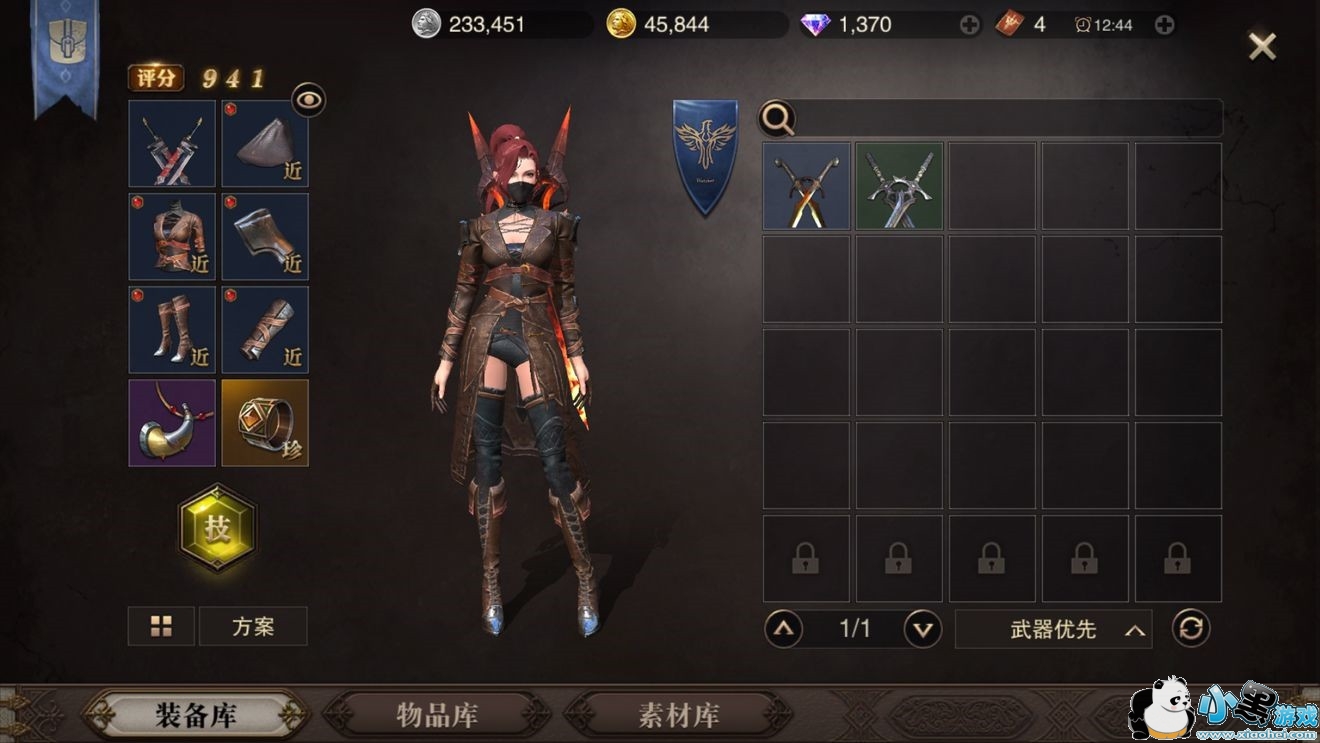Select the equipped boots slot
This screenshot has height=743, width=1320.
click(172, 330)
